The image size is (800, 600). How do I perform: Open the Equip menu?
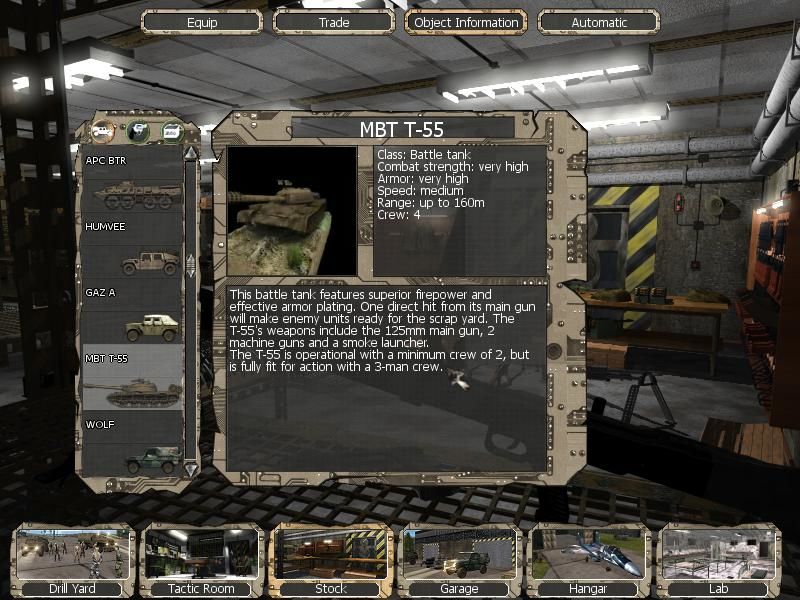pyautogui.click(x=201, y=22)
